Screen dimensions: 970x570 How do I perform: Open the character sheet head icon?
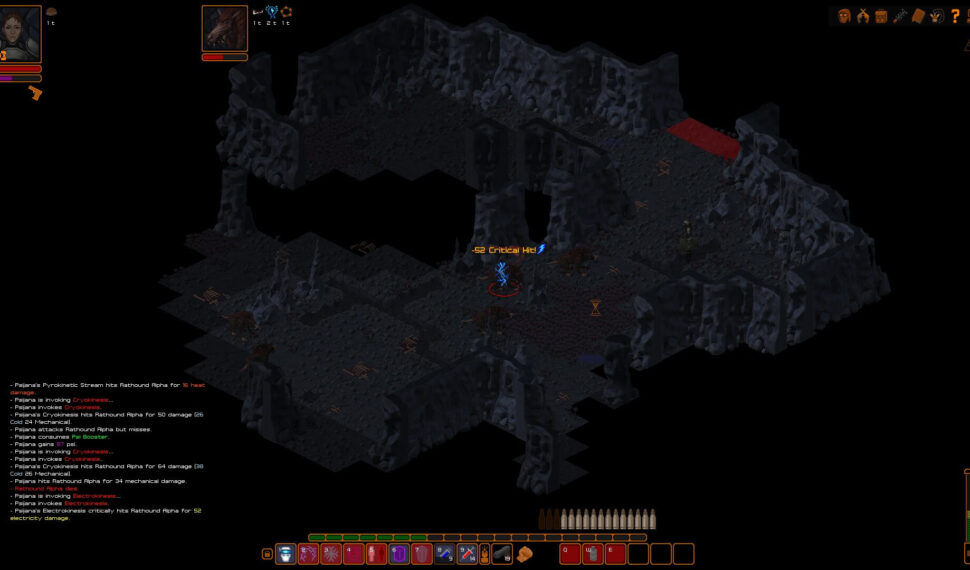844,16
